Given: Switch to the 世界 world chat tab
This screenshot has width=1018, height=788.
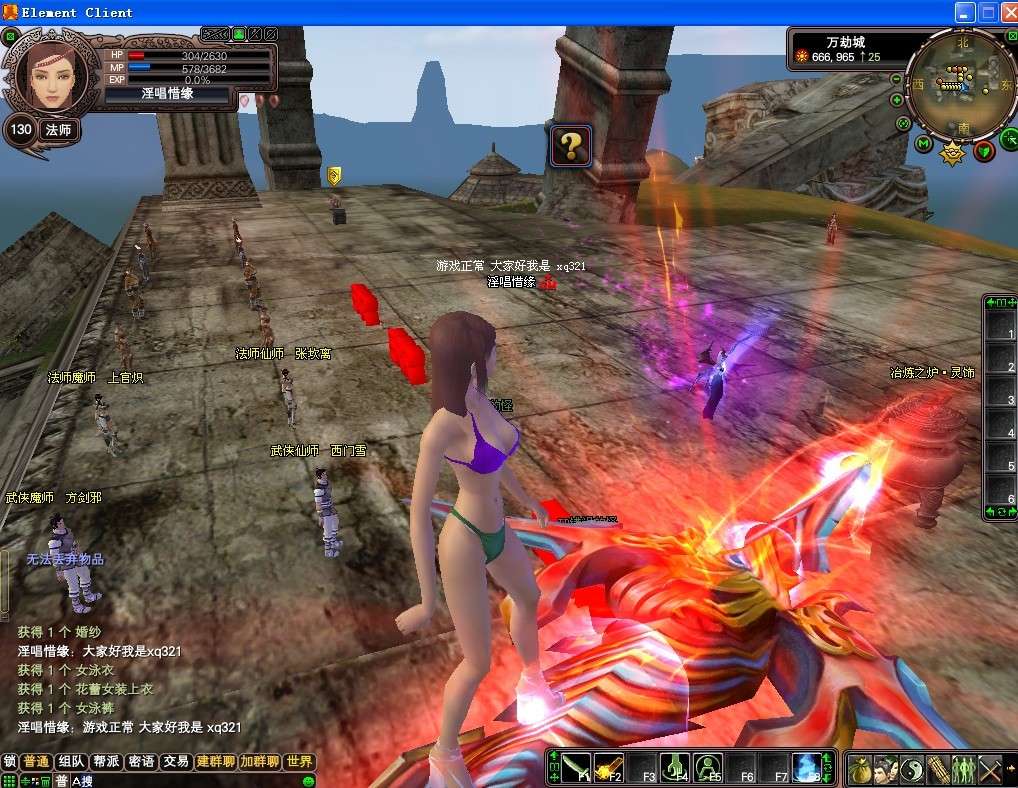Looking at the screenshot, I should coord(299,761).
